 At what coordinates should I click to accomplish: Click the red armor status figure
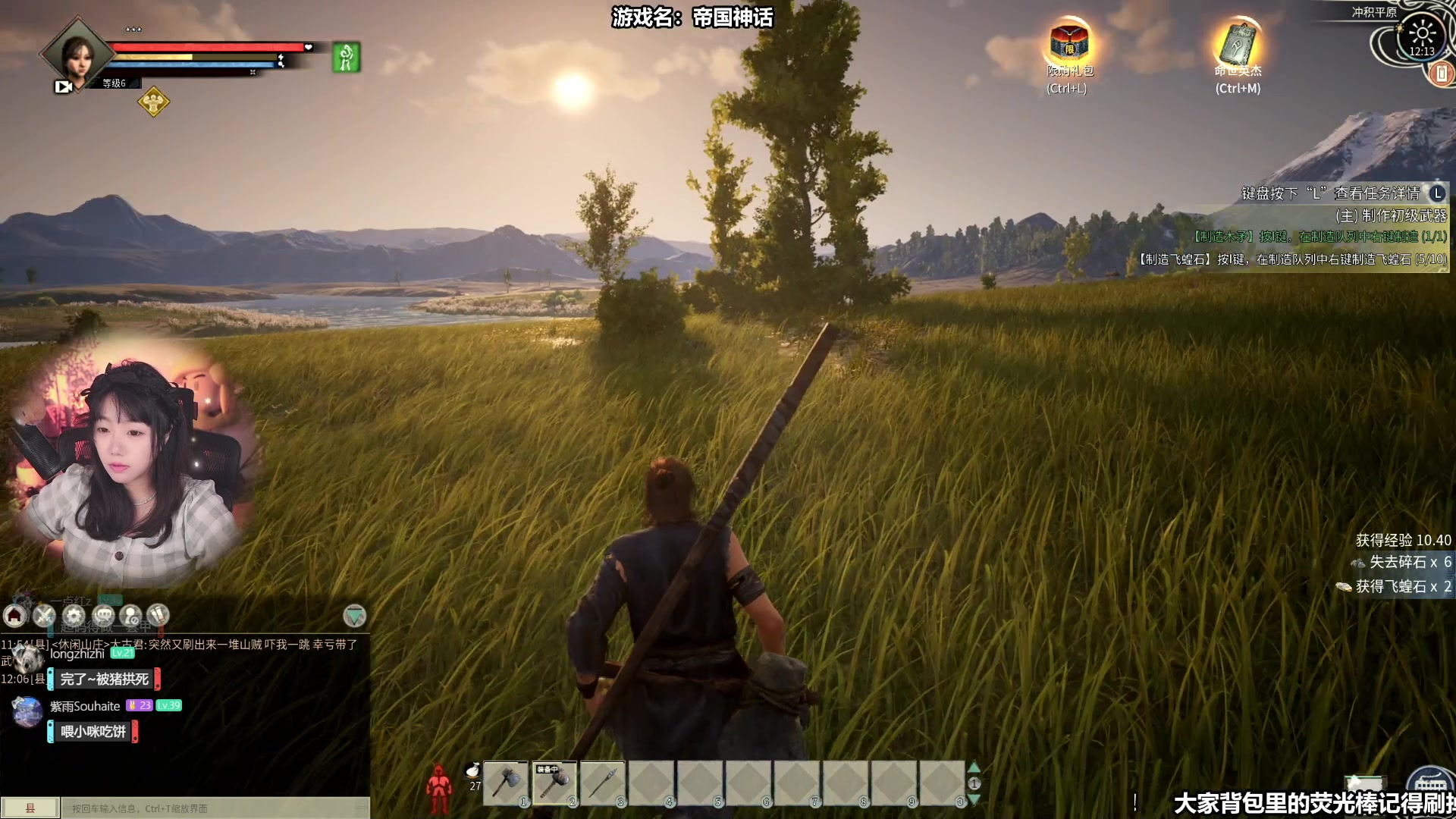click(x=438, y=789)
